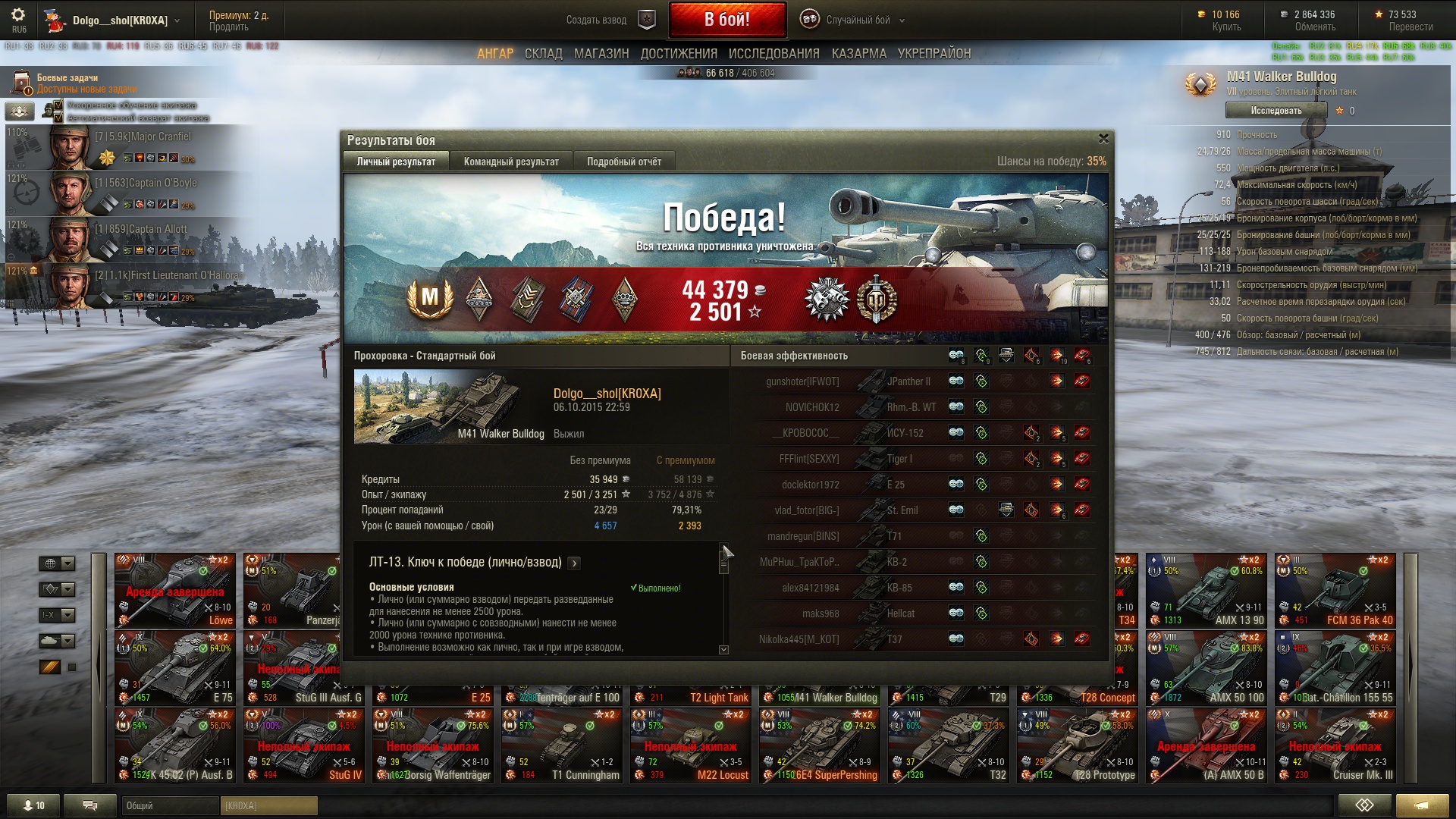Expand the ЛТ-13 mission details arrow
Viewport: 1456px width, 819px height.
574,563
